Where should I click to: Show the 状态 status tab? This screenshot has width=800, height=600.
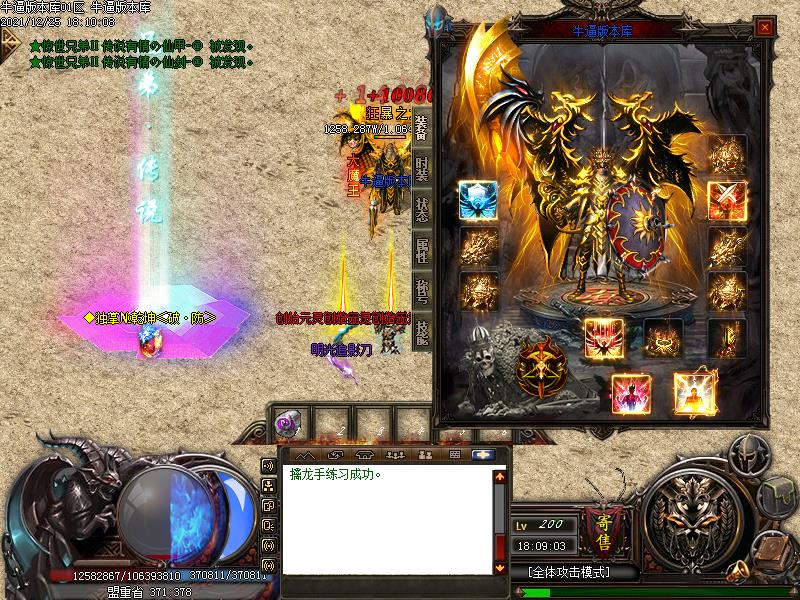pos(422,209)
